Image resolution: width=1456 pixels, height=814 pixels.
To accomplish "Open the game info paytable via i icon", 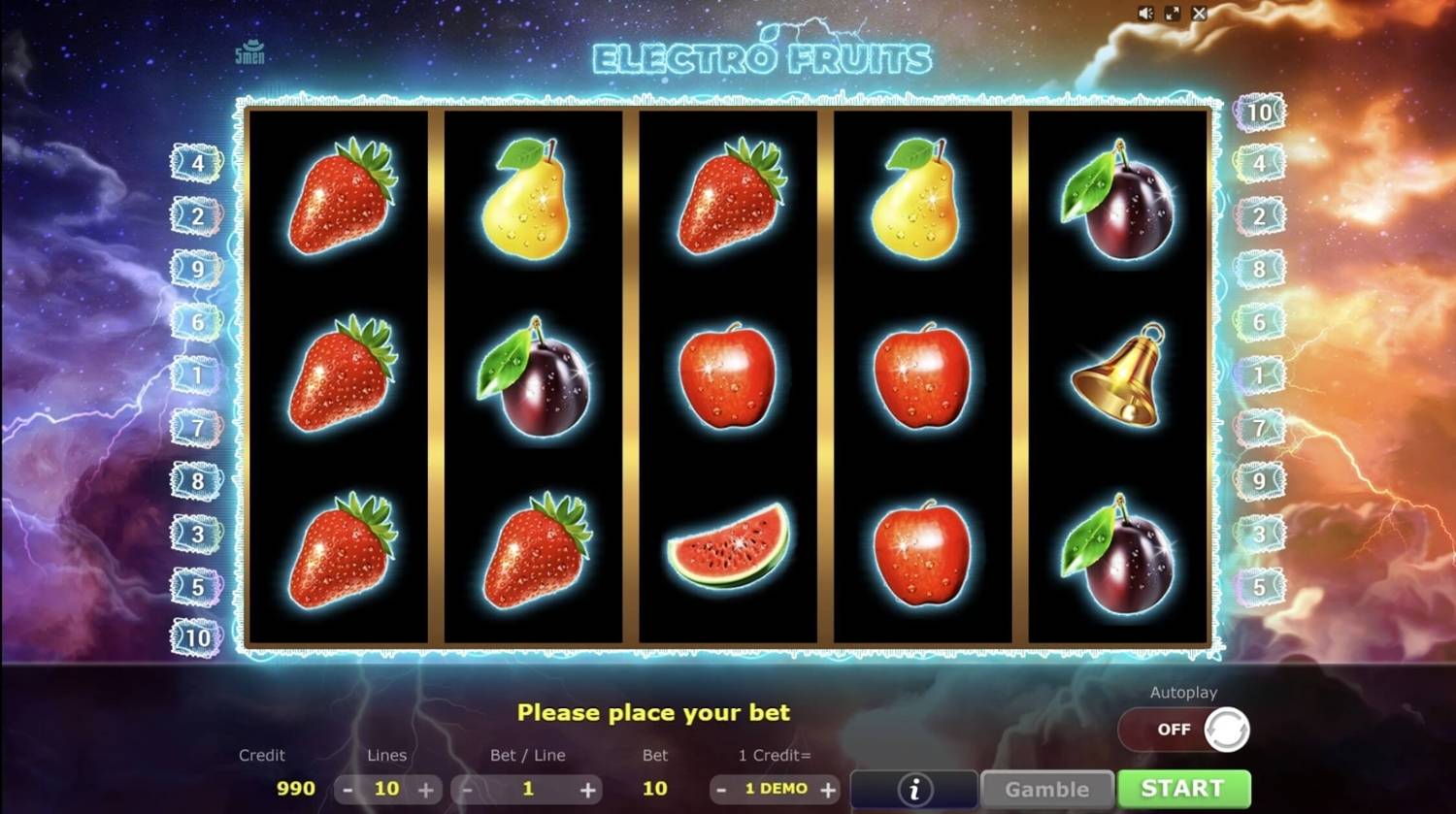I will coord(913,788).
